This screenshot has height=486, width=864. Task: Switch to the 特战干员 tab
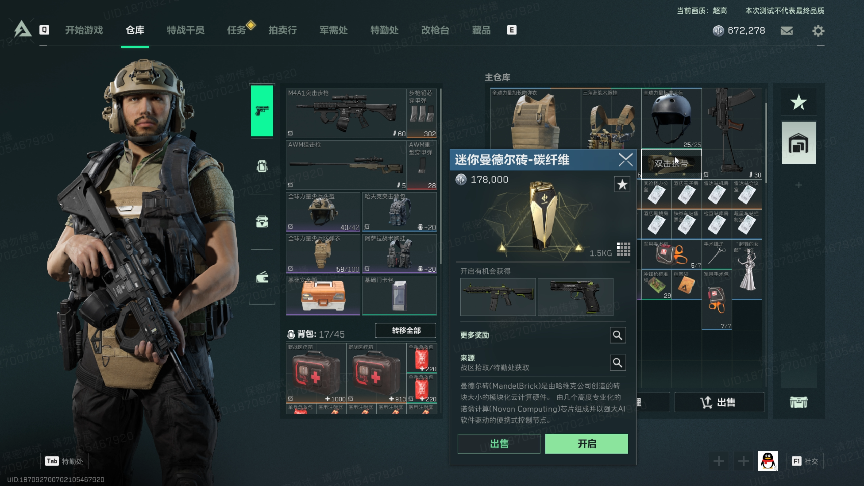(x=185, y=30)
